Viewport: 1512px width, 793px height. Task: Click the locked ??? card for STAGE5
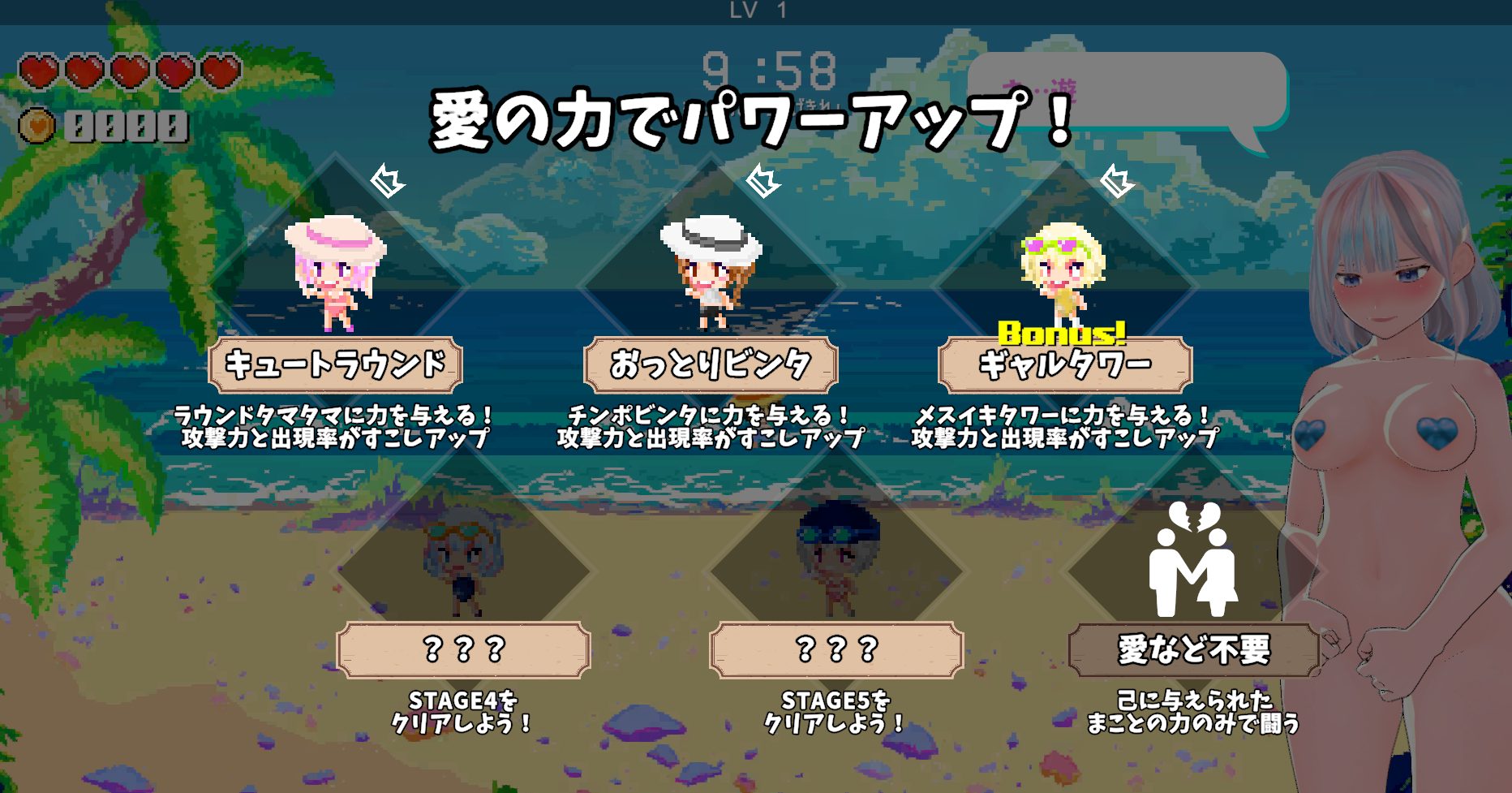tap(835, 649)
